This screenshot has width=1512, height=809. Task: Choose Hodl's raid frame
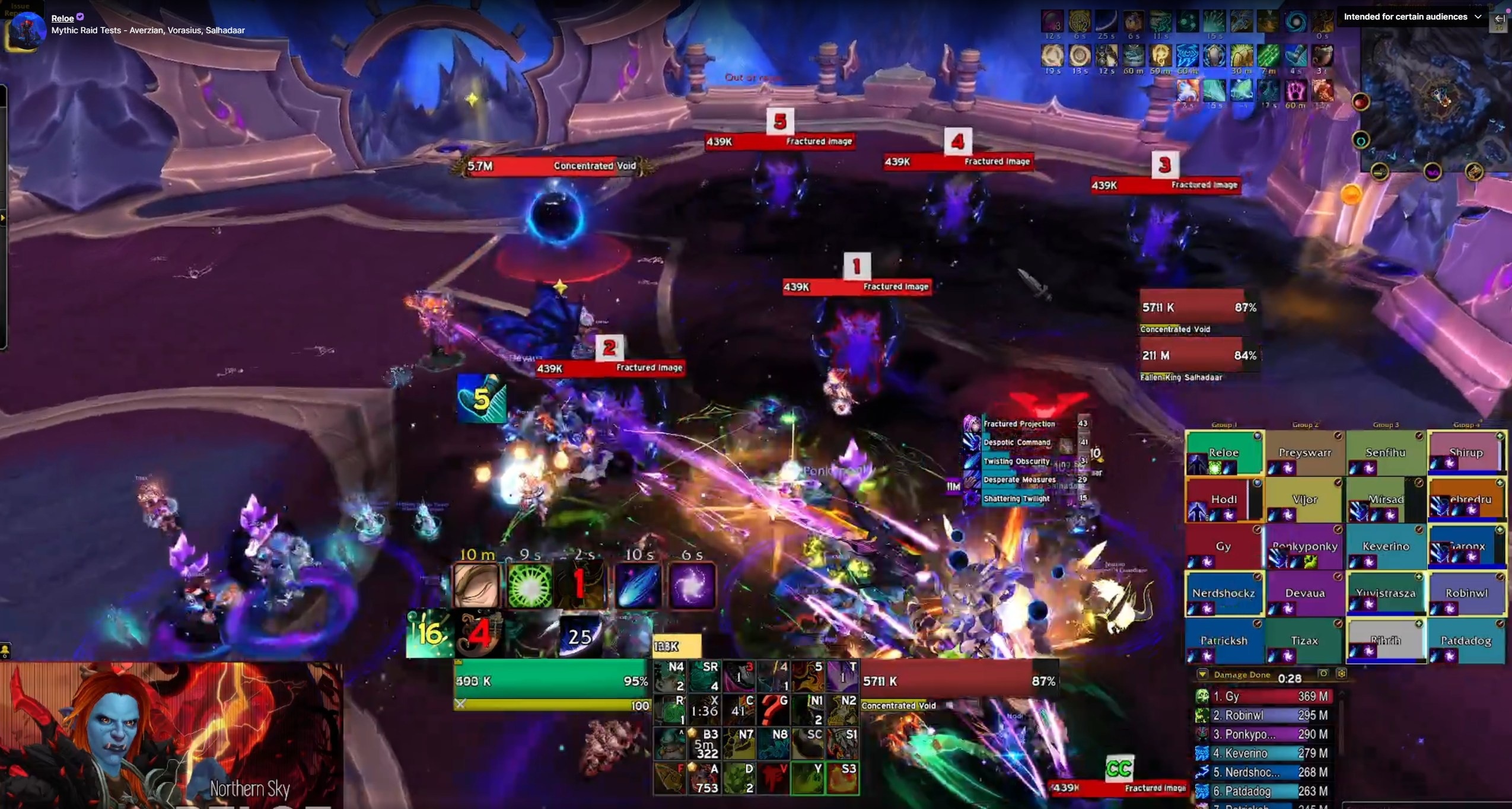click(x=1223, y=500)
